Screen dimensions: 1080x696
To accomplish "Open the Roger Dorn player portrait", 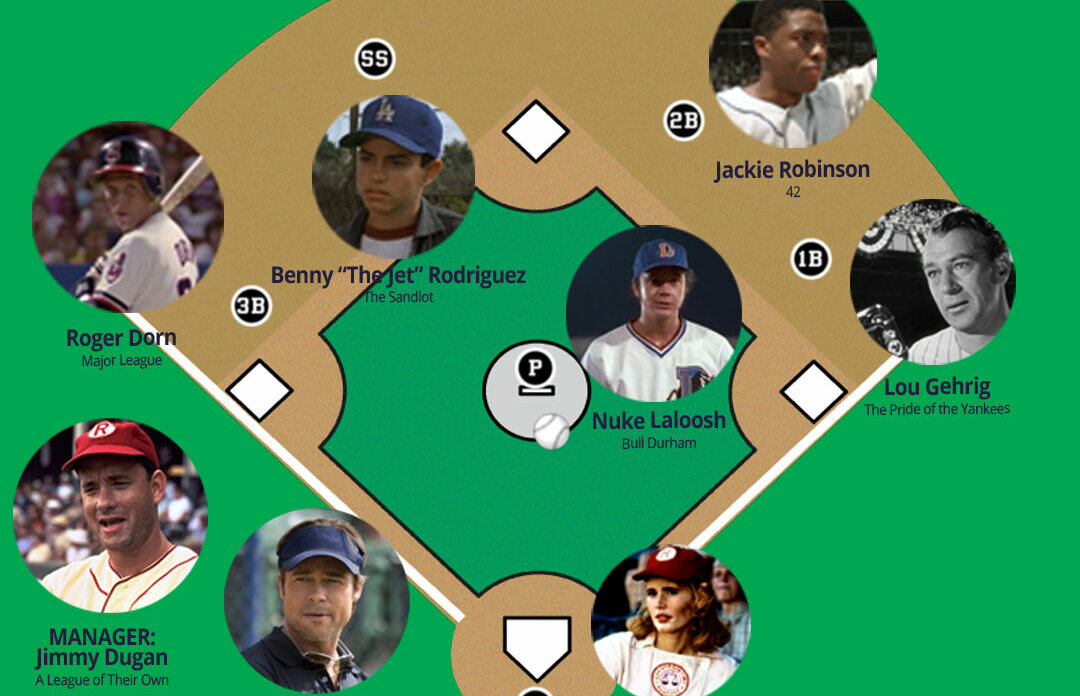I will [x=128, y=217].
